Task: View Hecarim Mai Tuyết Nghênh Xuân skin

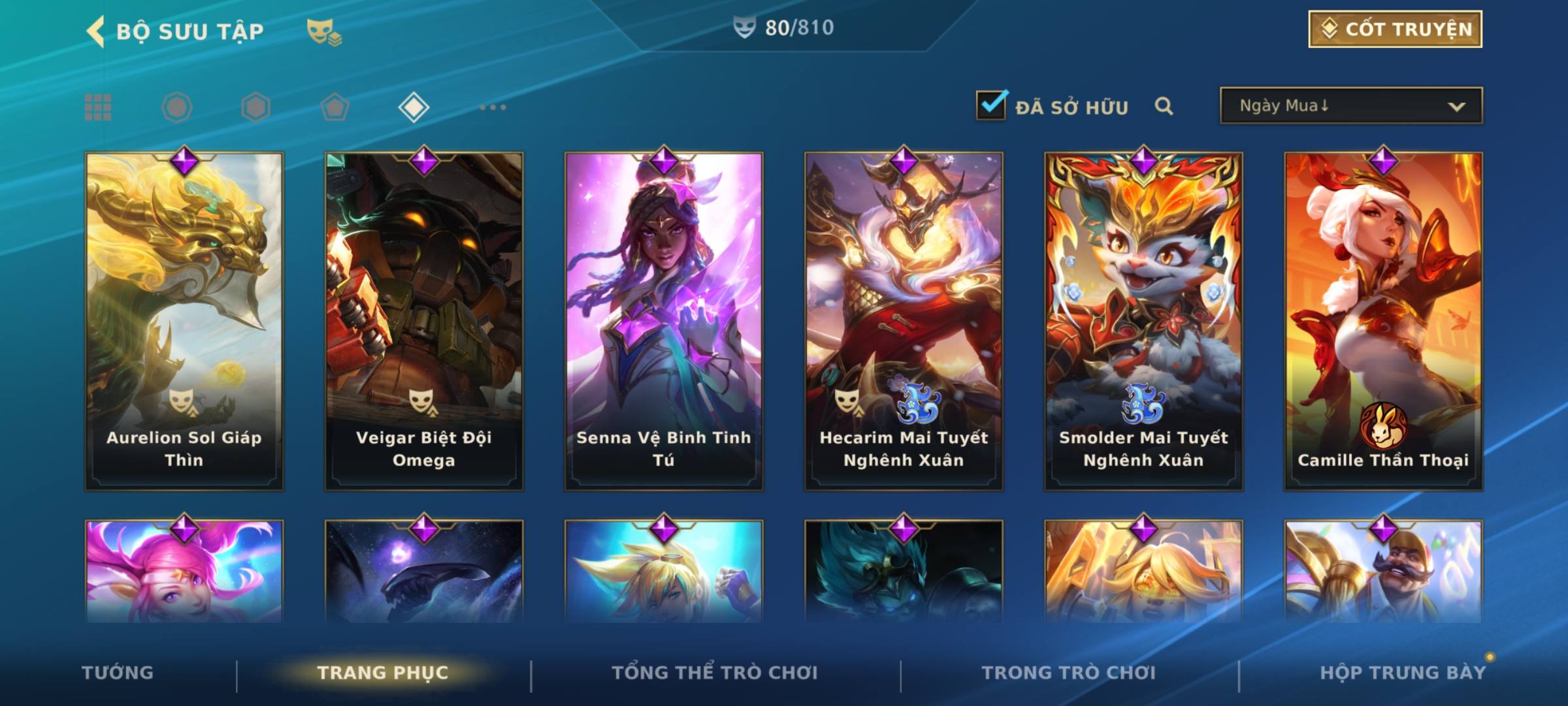Action: 904,320
